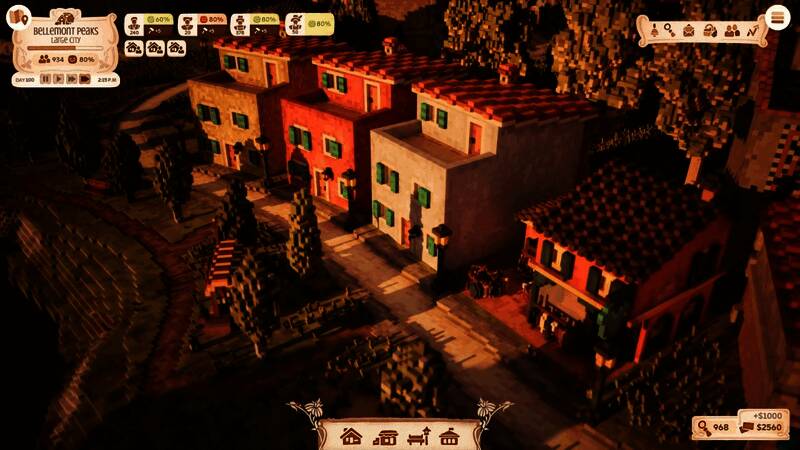Click the magnifying glass search icon
The height and width of the screenshot is (450, 800).
(x=670, y=31)
